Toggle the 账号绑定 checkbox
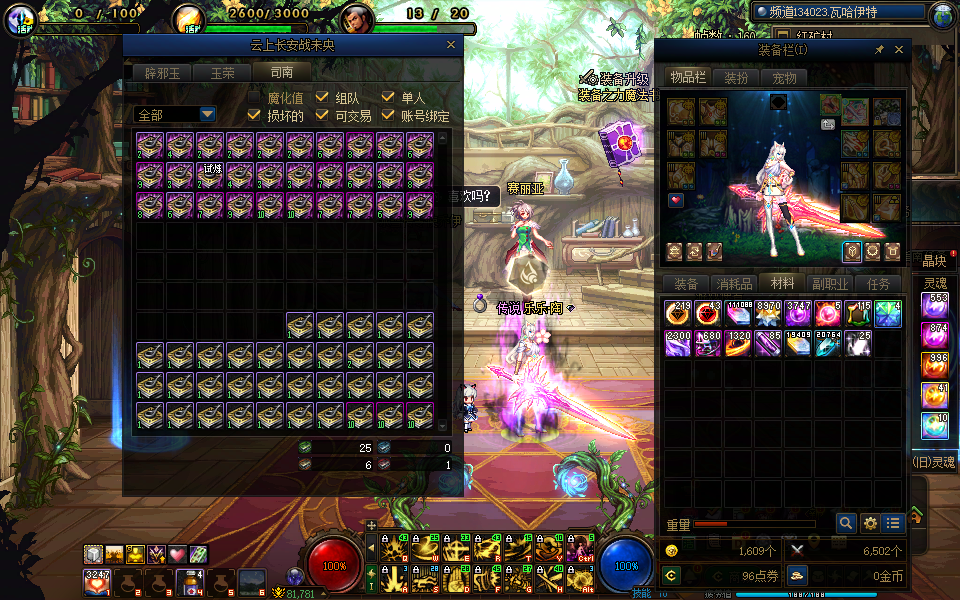 click(389, 116)
